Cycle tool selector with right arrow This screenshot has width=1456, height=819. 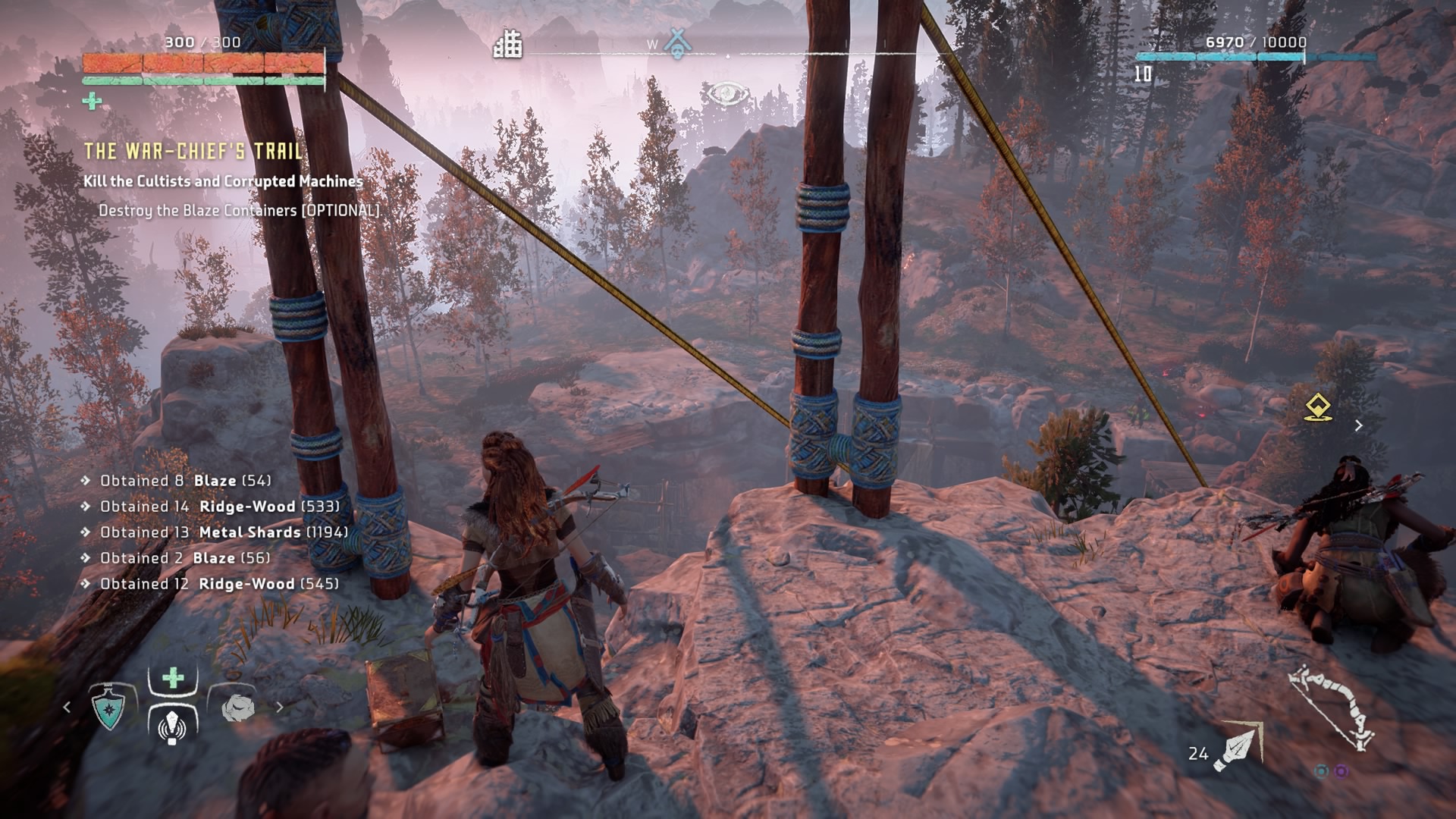click(x=280, y=708)
